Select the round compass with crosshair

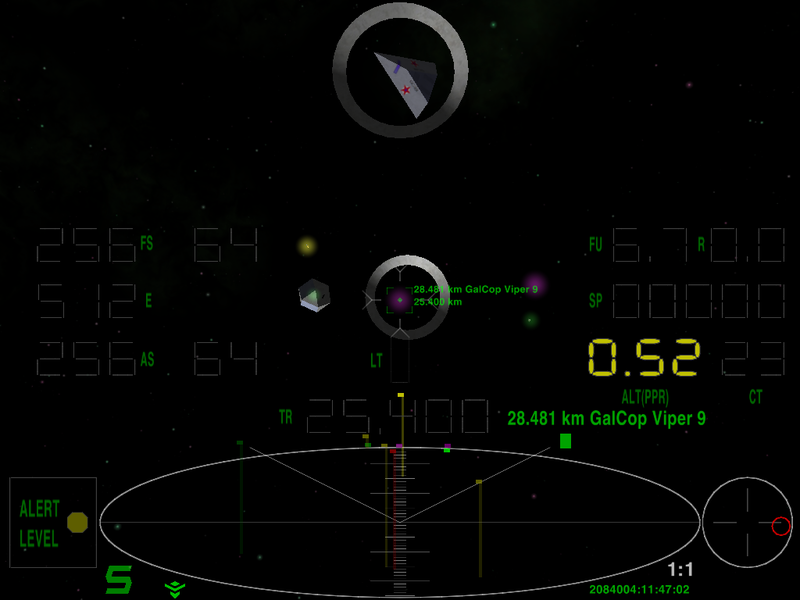click(x=747, y=521)
